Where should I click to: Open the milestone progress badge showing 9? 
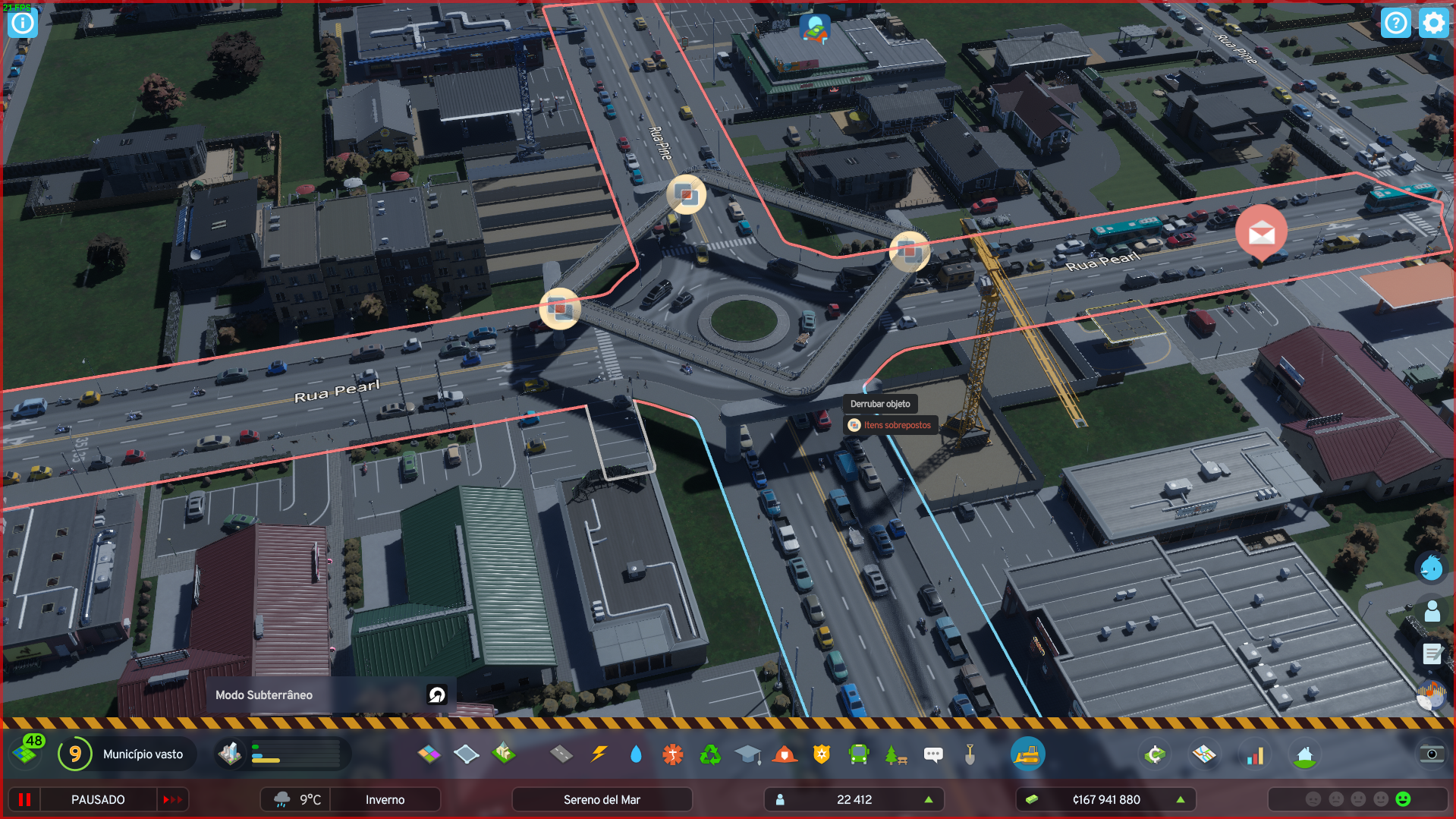click(74, 754)
